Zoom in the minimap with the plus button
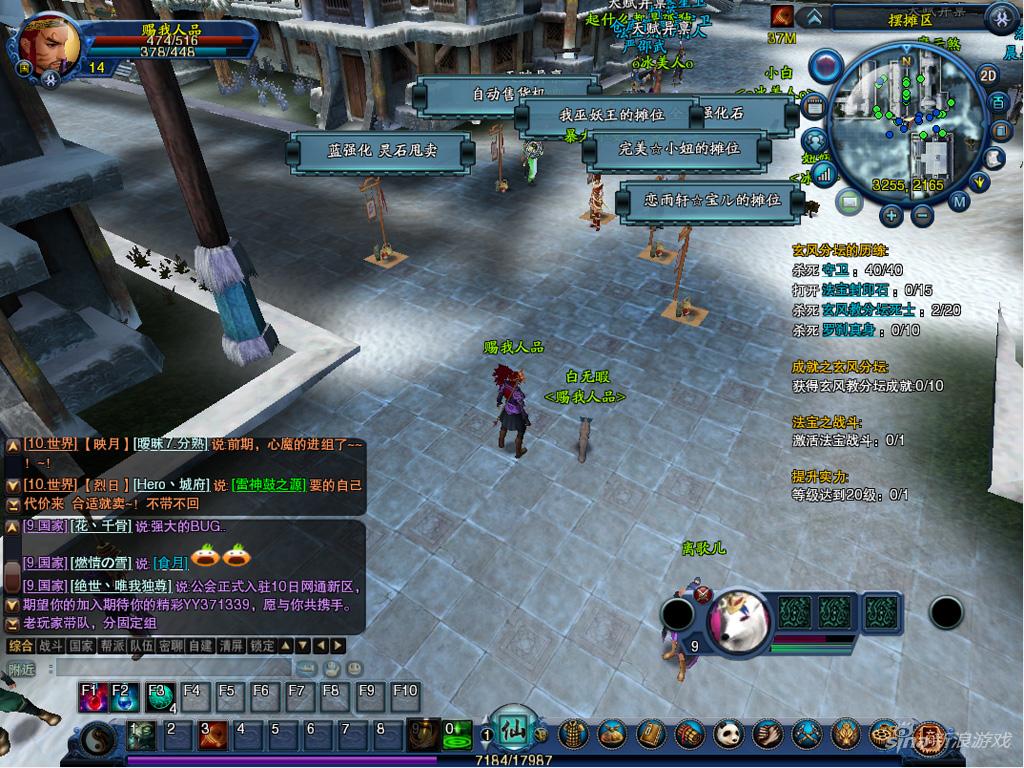The image size is (1024, 768). click(x=891, y=214)
